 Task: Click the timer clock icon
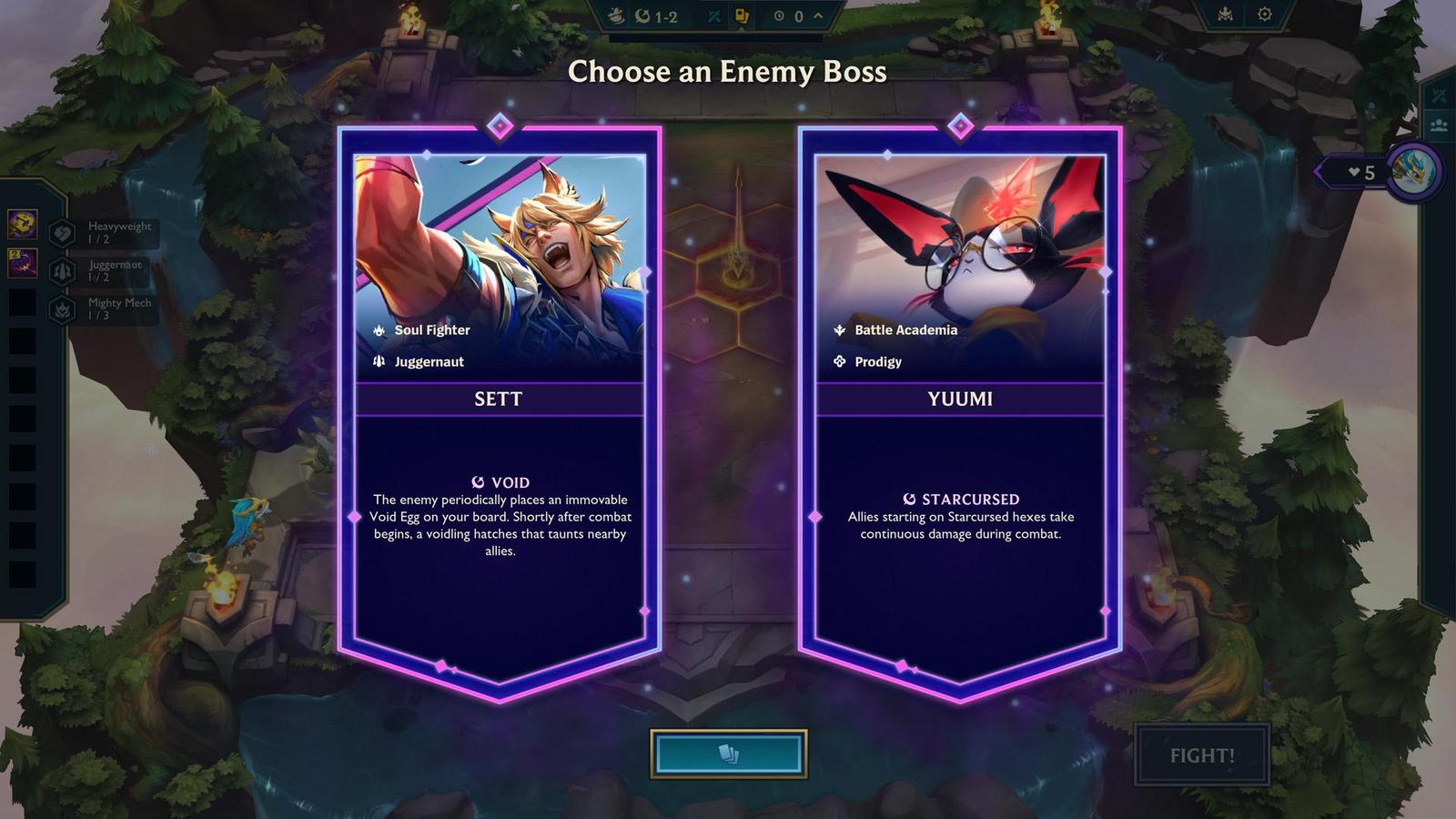point(779,16)
